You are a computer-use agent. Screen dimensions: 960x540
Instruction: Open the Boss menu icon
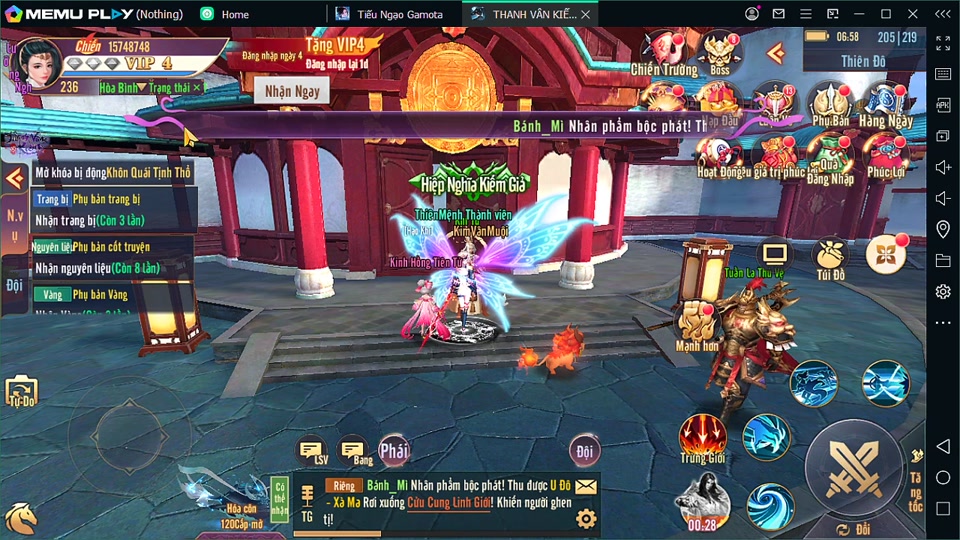tap(720, 52)
